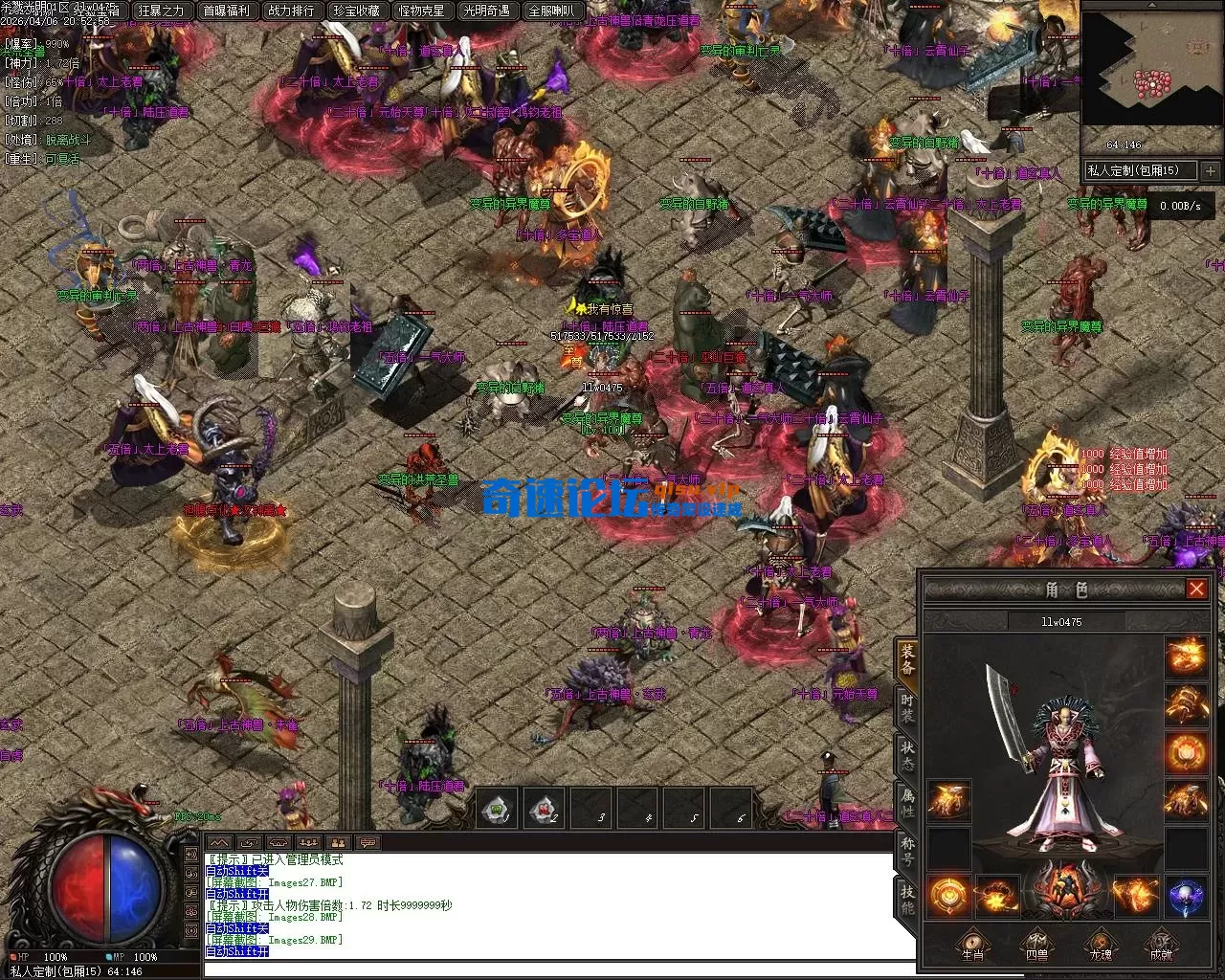Switch to the 属性 tab

pos(907,802)
